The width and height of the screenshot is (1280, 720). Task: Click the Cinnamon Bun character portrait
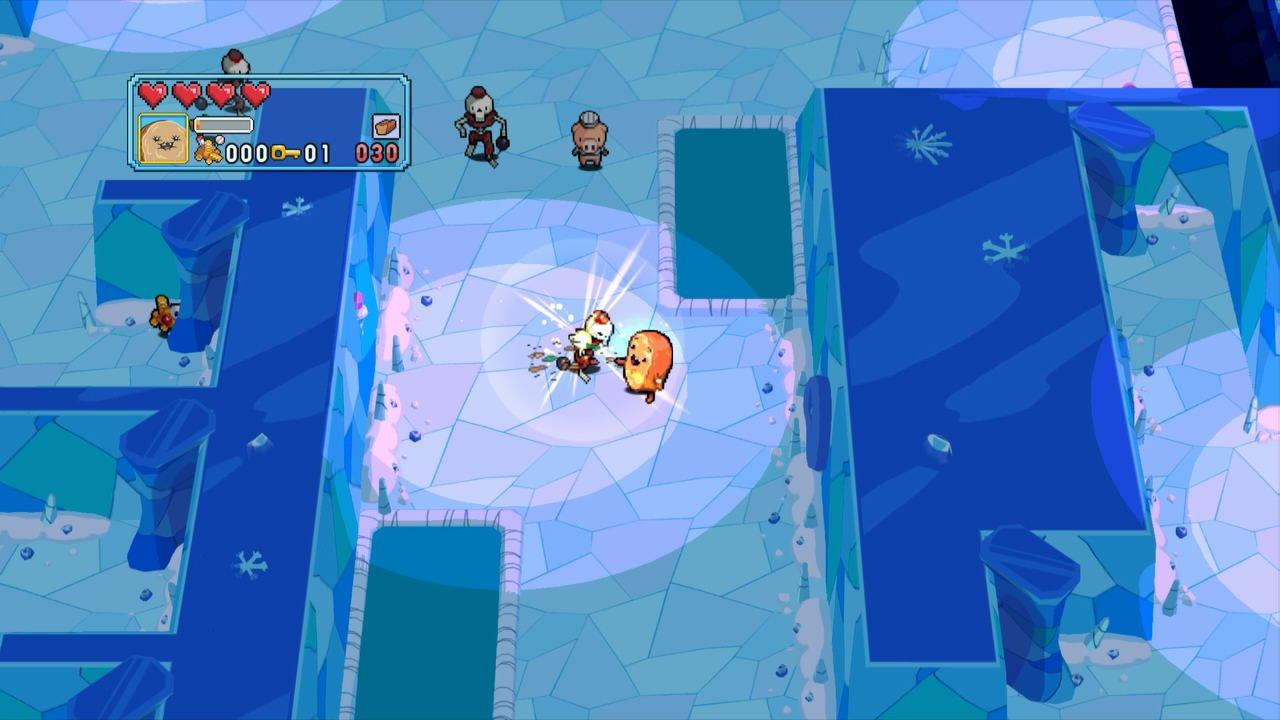(162, 137)
